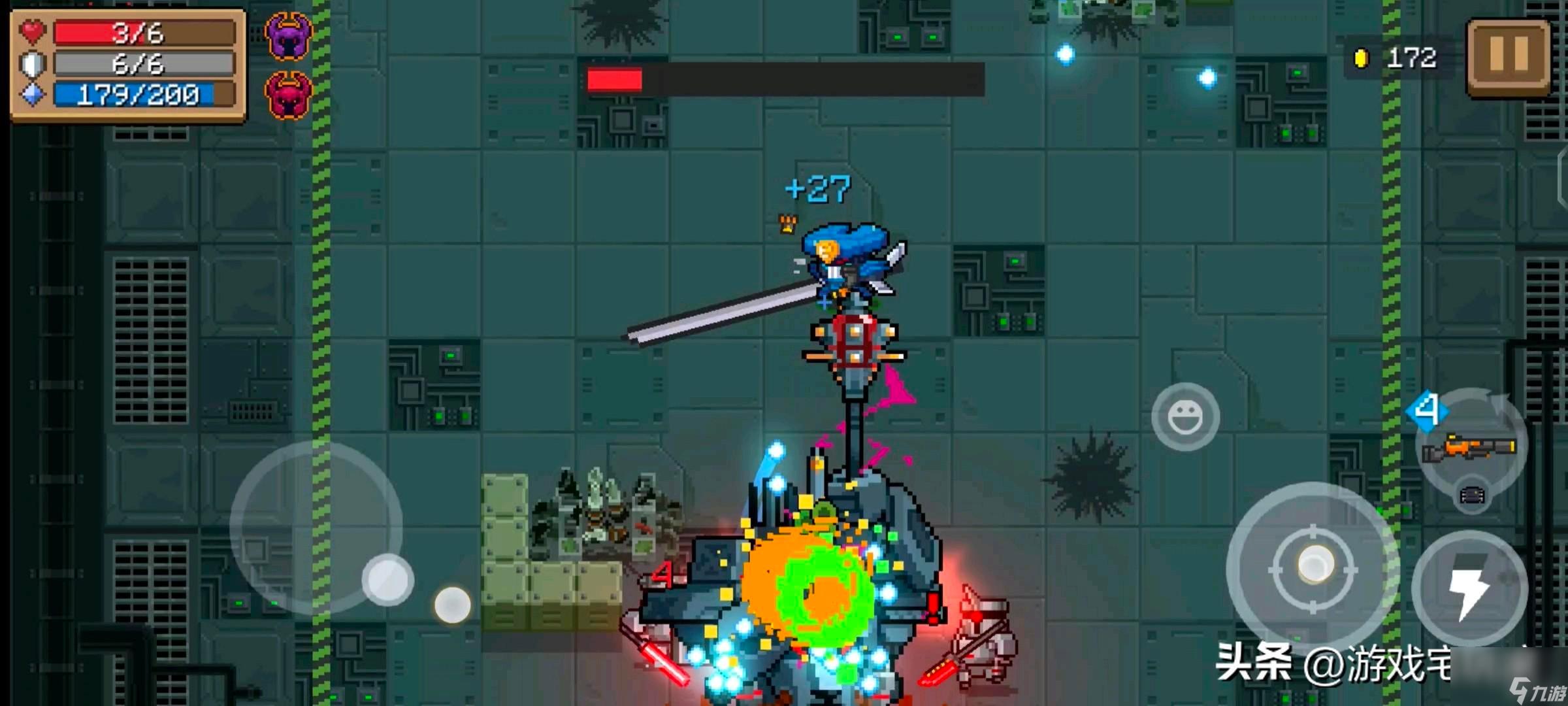Open the smiley emote button
The height and width of the screenshot is (706, 1568).
point(1185,417)
